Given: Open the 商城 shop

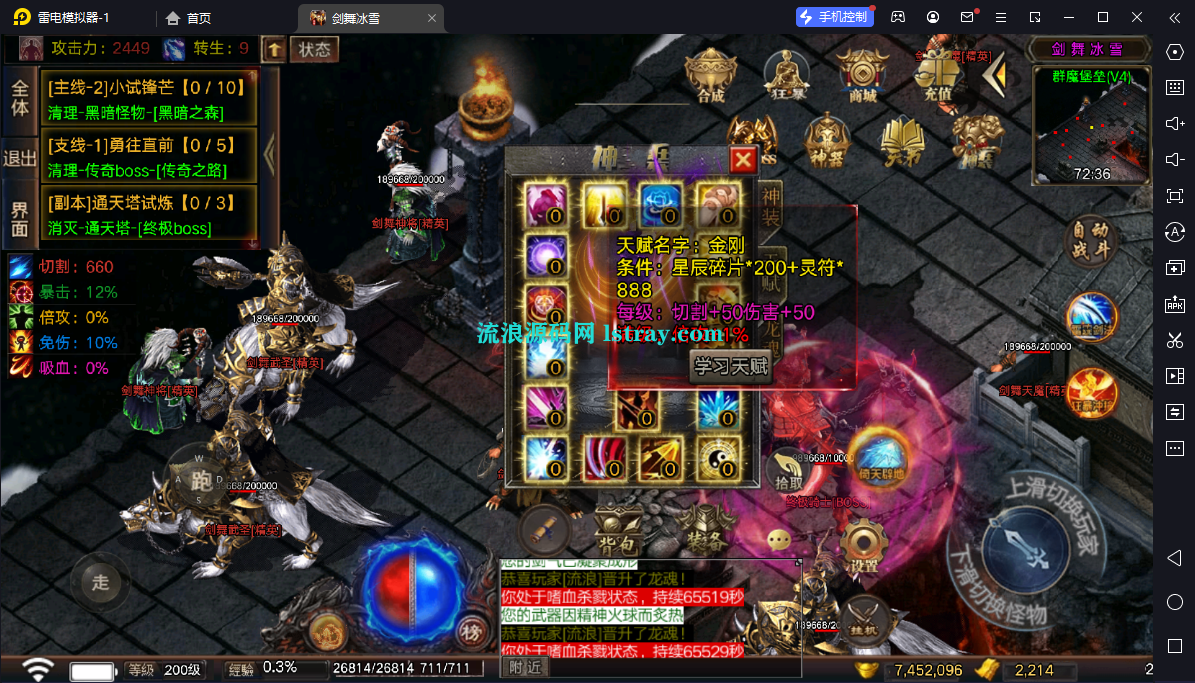Looking at the screenshot, I should coord(862,76).
